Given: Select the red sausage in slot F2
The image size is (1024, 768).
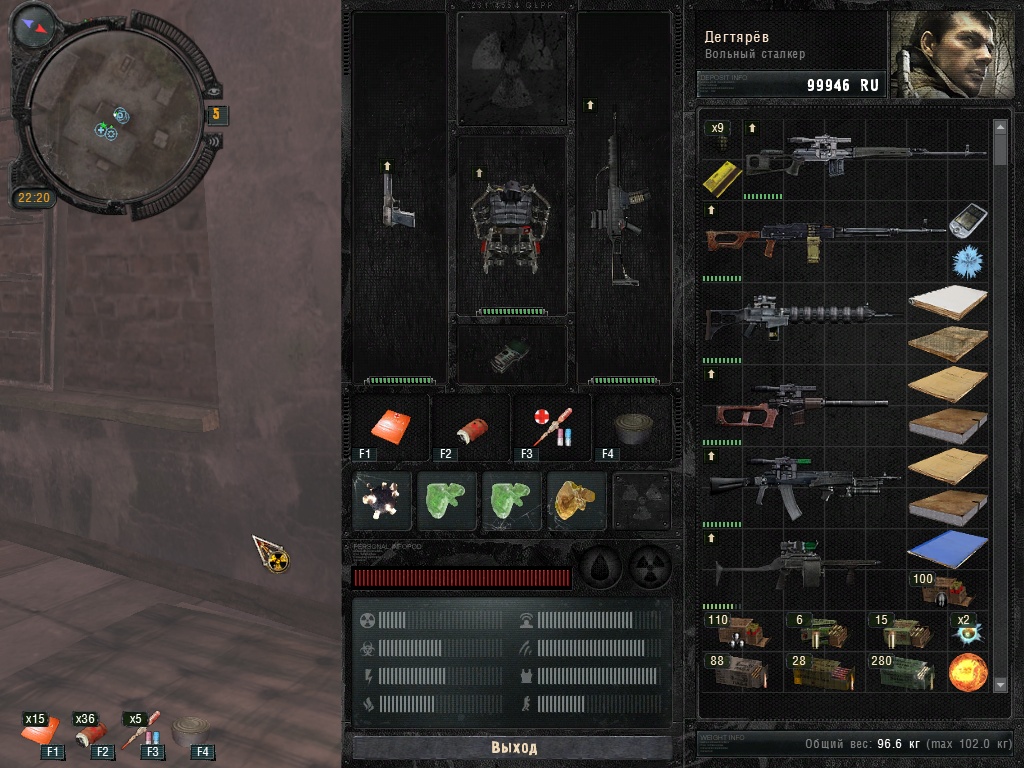Looking at the screenshot, I should click(x=469, y=427).
